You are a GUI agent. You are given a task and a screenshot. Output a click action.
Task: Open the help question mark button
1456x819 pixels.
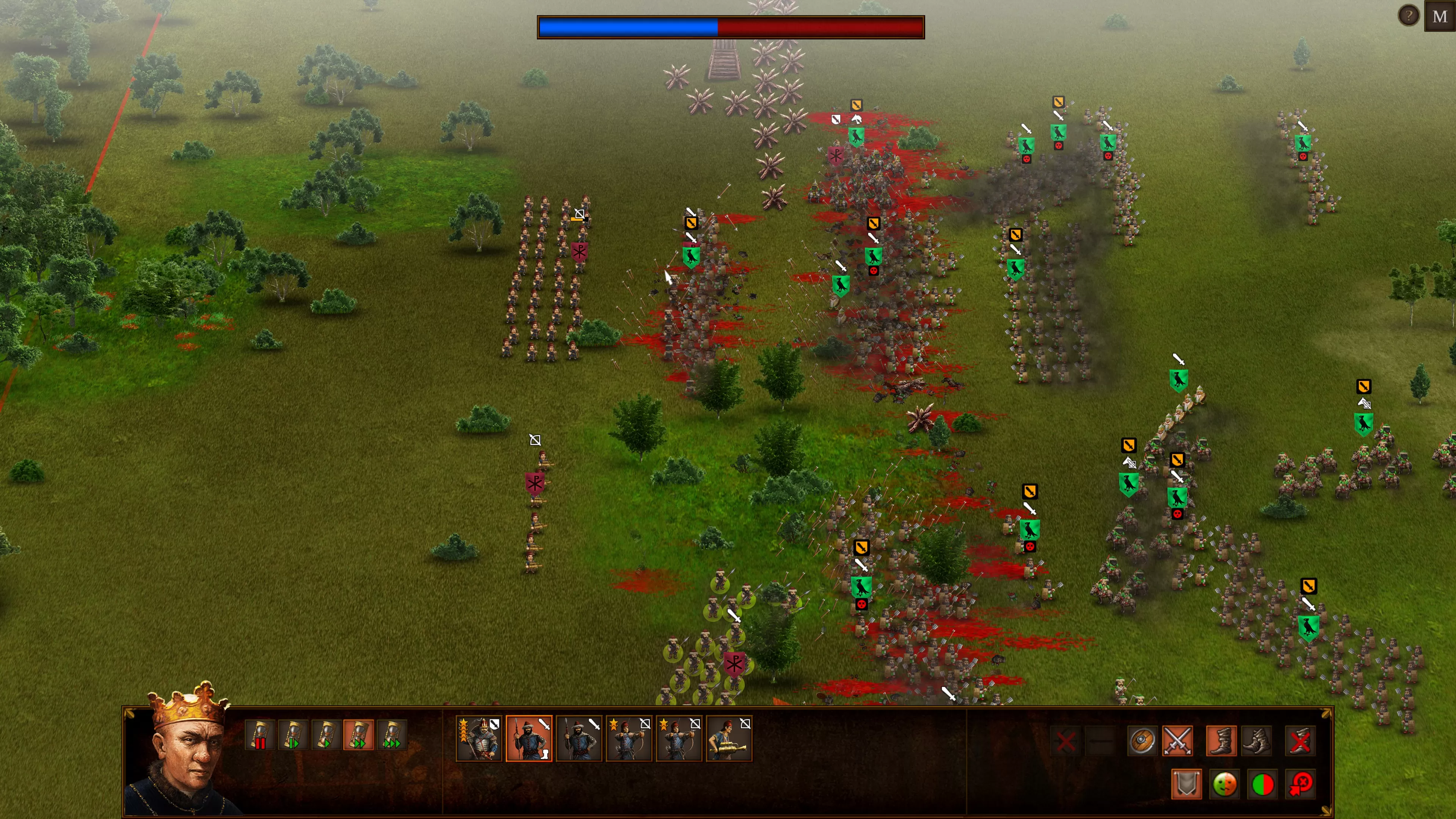pyautogui.click(x=1409, y=15)
